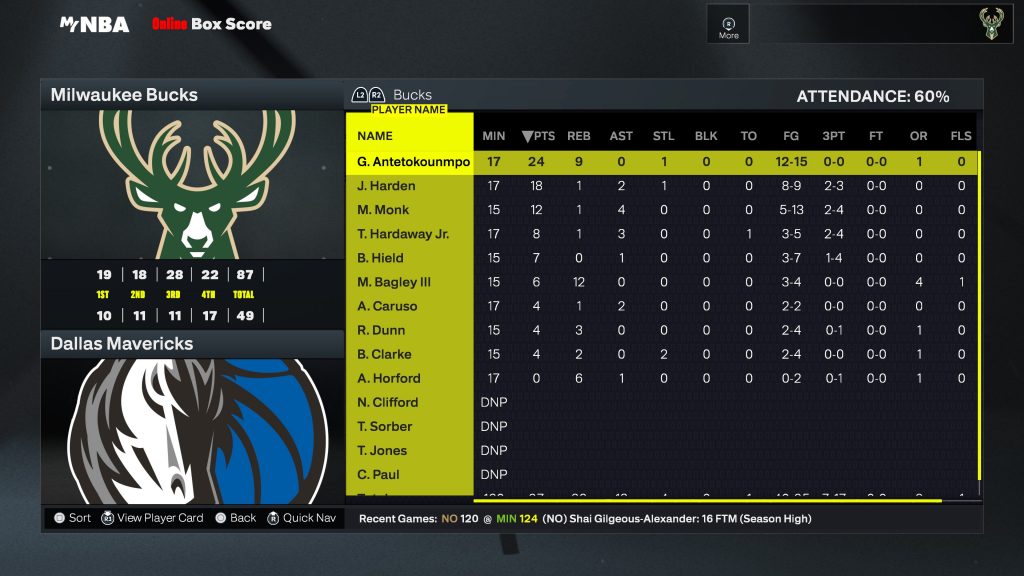Image resolution: width=1024 pixels, height=576 pixels.
Task: Sort players by the MIN column
Action: coord(494,136)
